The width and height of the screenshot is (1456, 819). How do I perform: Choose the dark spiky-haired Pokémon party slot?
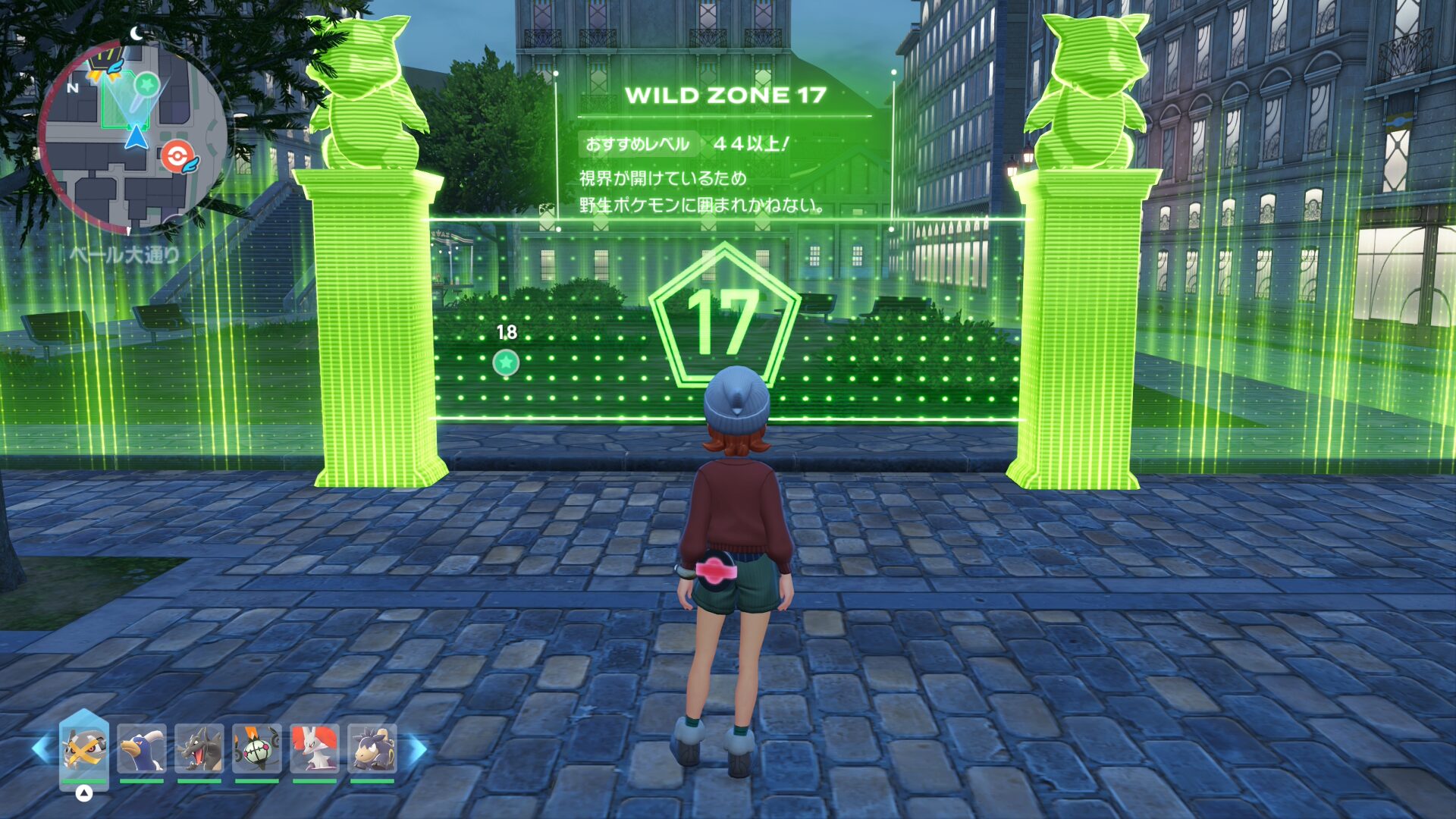pos(372,749)
